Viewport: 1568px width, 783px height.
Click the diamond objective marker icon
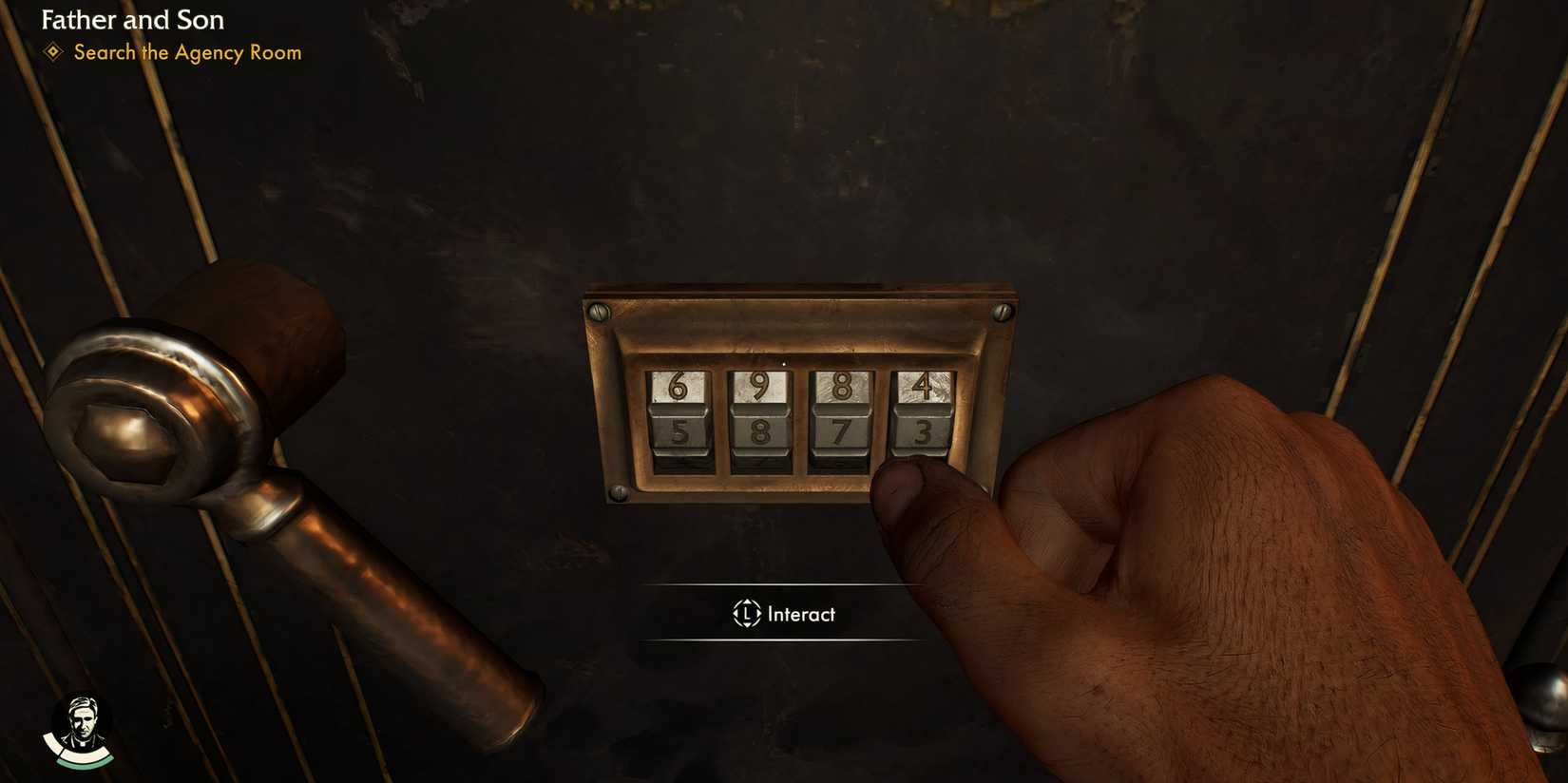(x=54, y=53)
